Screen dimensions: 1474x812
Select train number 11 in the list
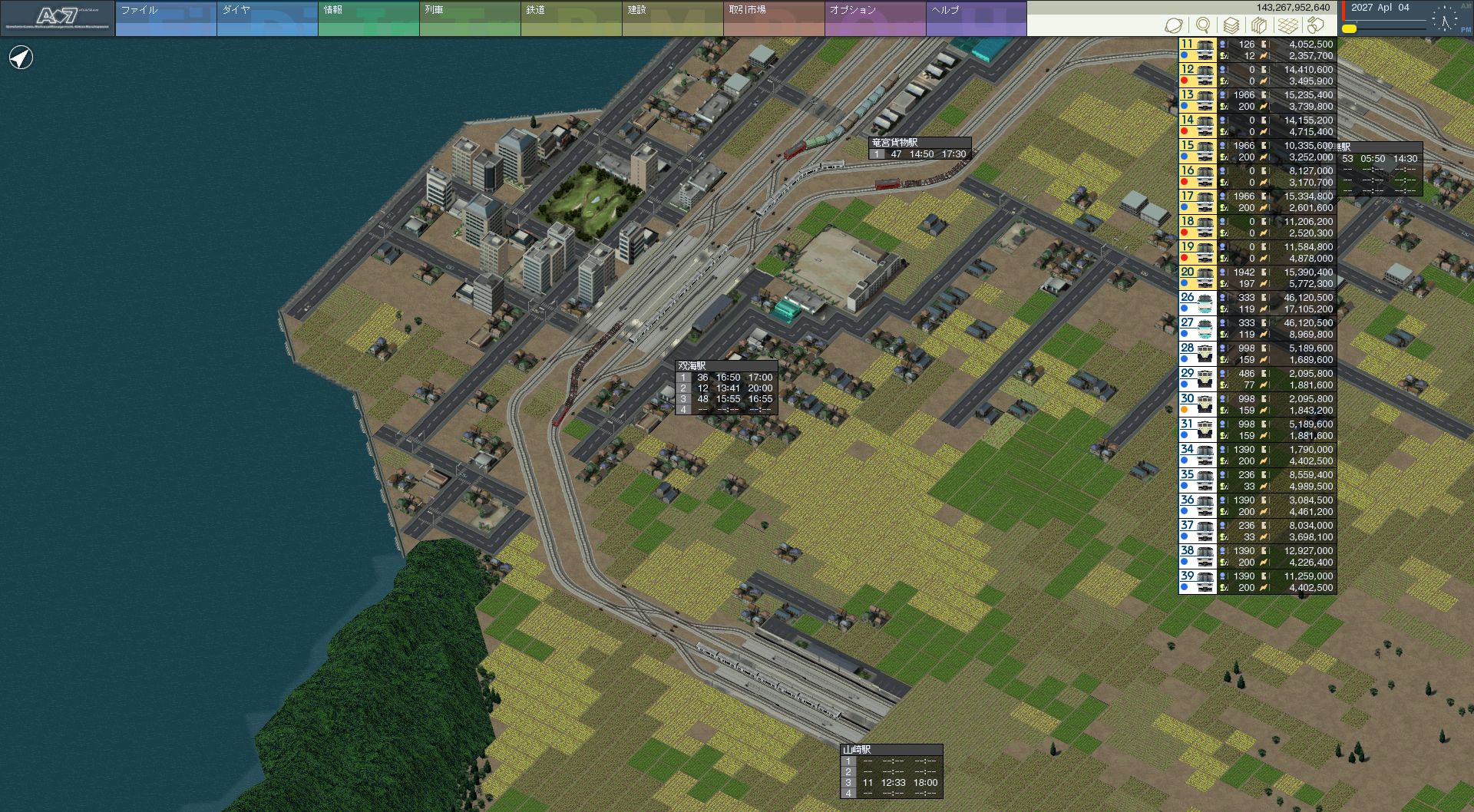1198,50
